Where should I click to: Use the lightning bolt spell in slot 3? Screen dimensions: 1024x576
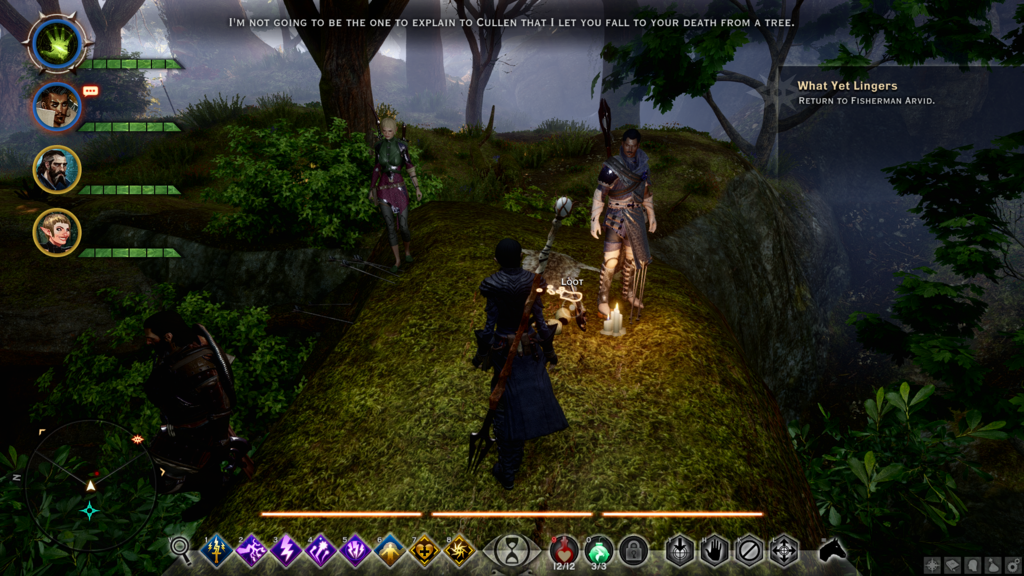pyautogui.click(x=287, y=550)
